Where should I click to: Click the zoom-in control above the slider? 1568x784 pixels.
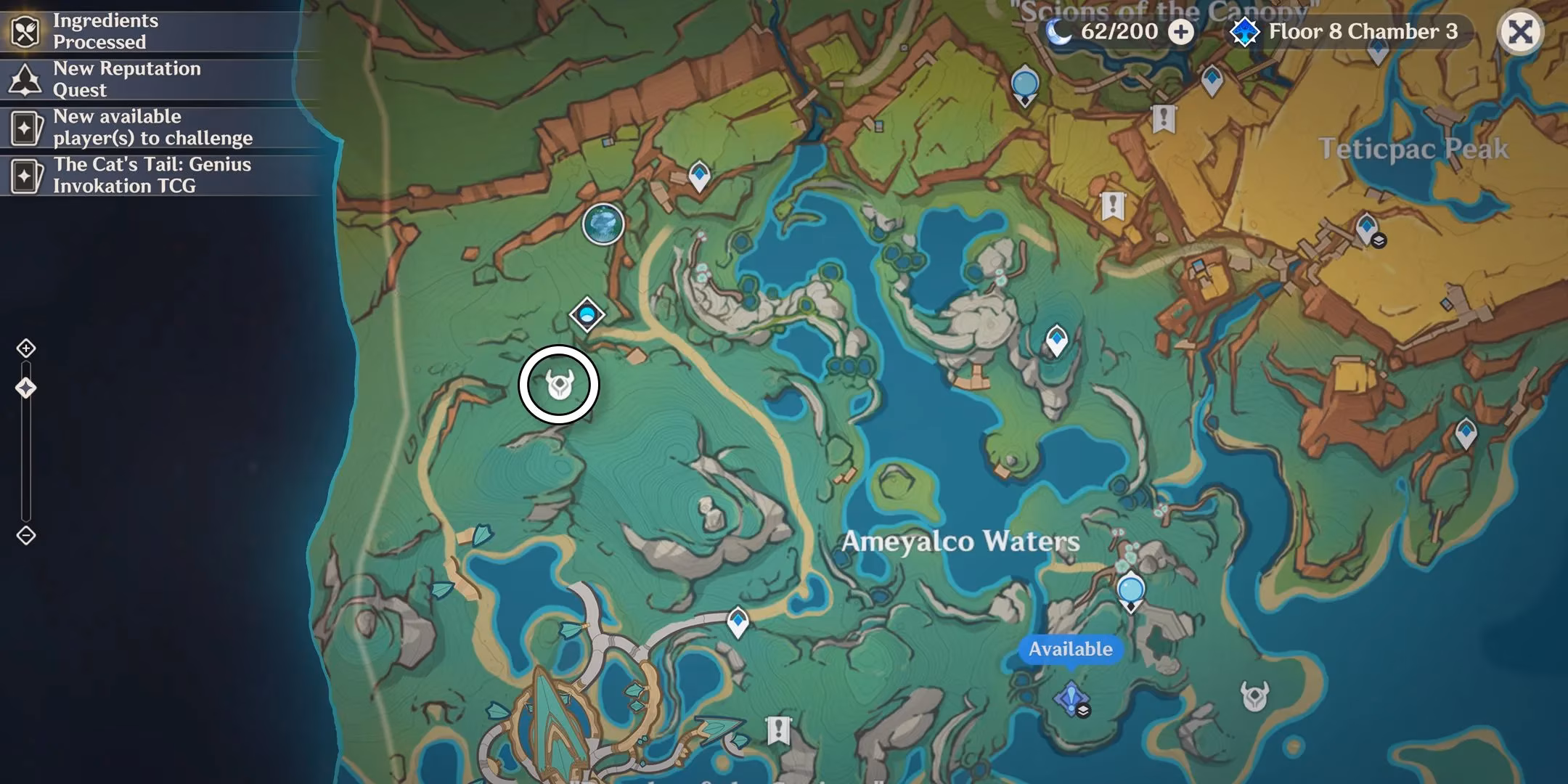[x=26, y=348]
